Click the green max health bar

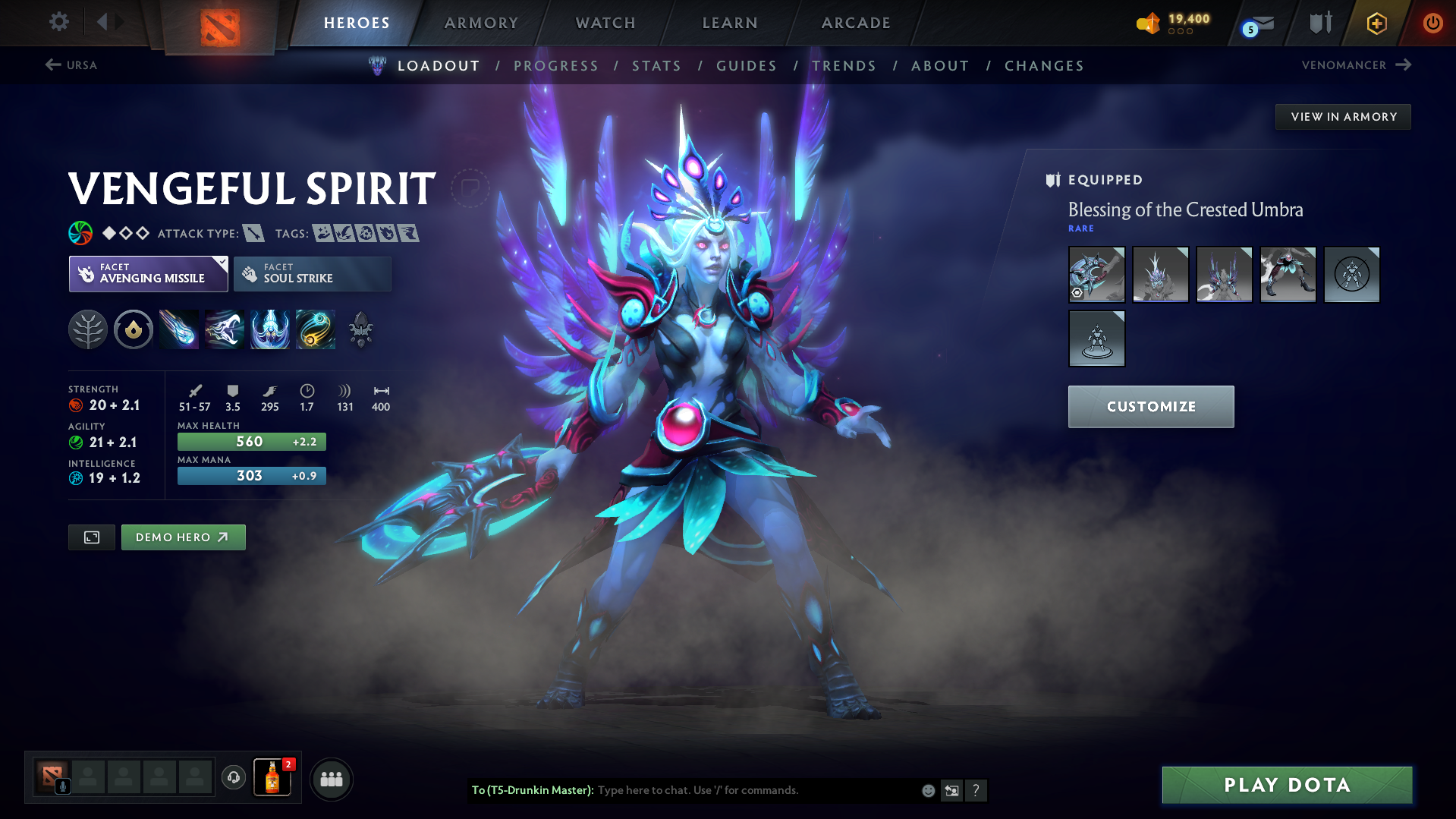click(251, 441)
